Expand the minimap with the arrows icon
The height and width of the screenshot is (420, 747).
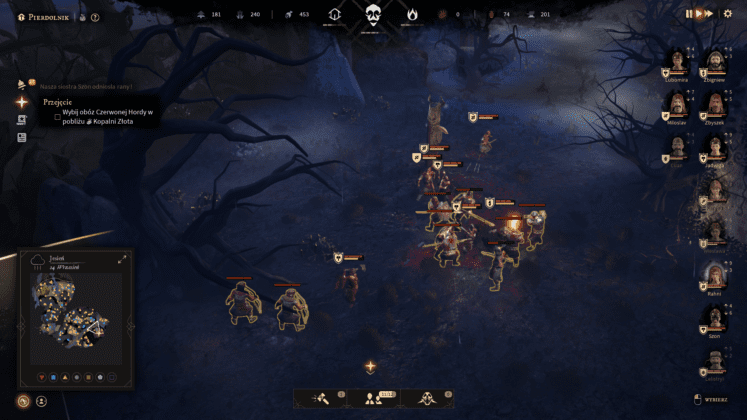point(122,259)
